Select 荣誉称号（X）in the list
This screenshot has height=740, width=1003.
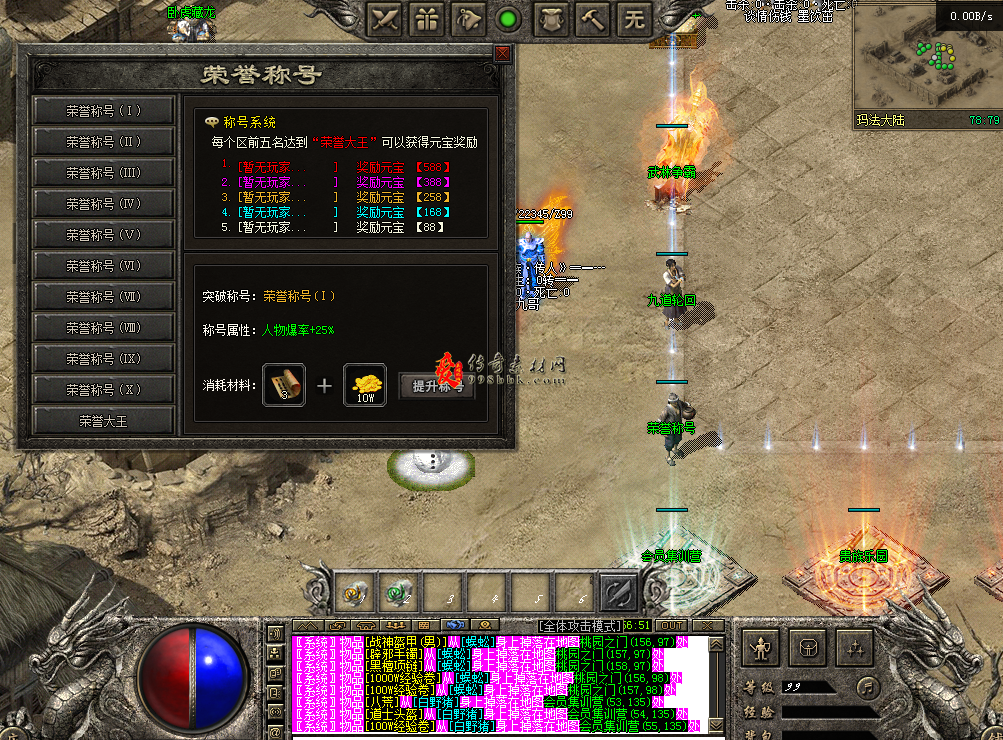[104, 390]
